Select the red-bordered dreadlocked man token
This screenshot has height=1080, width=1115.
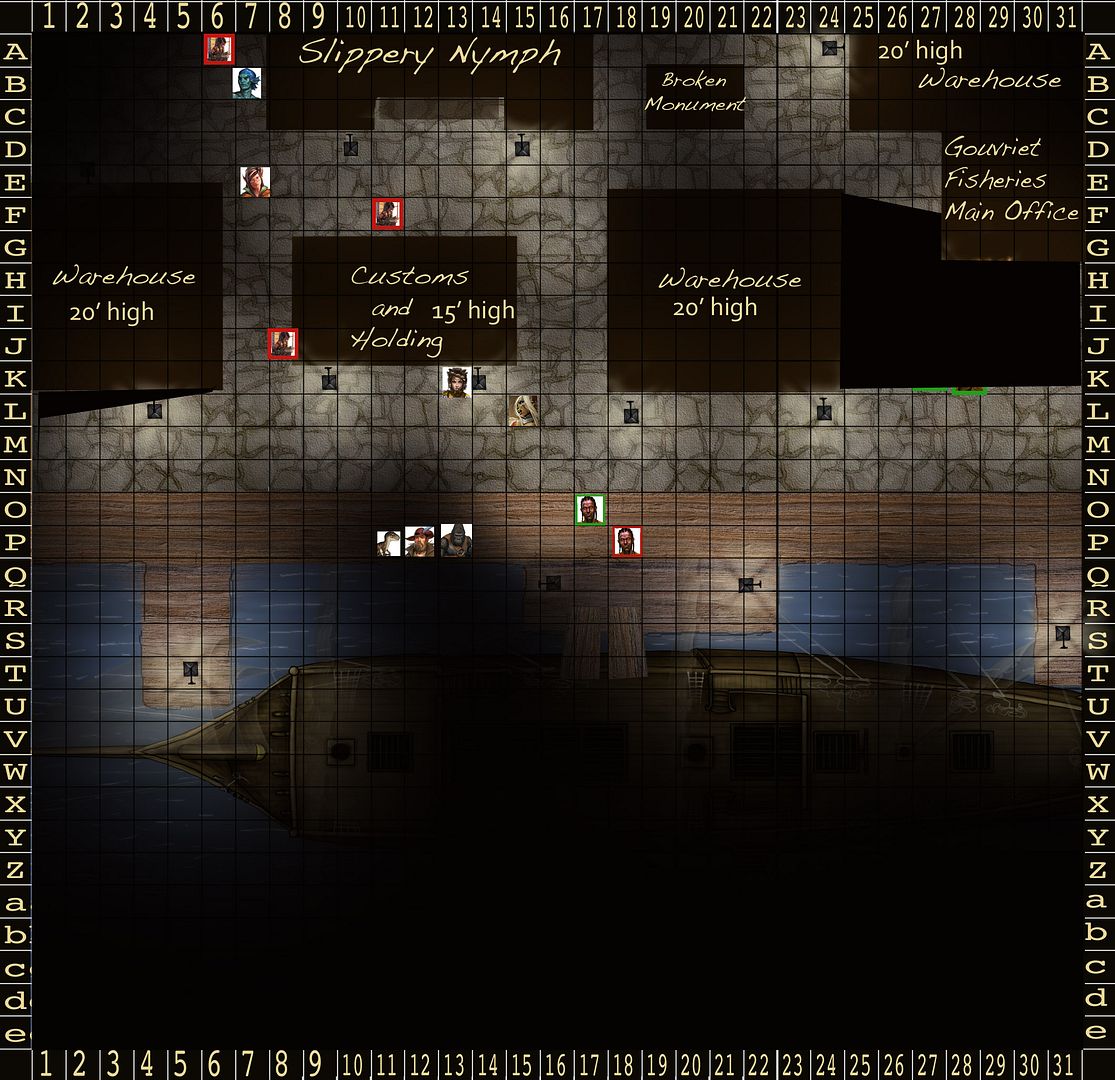coord(627,541)
